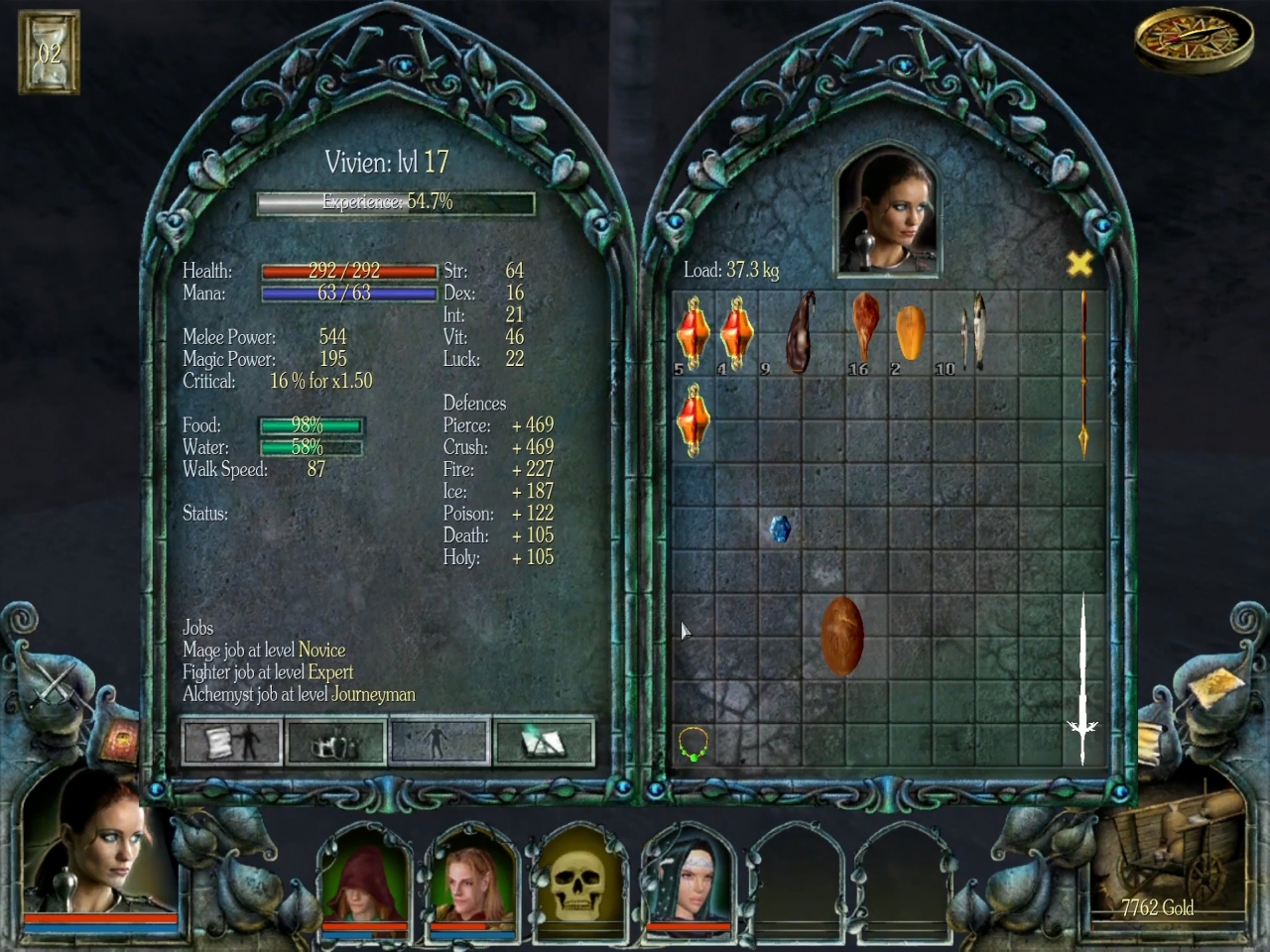
Task: Choose the golden spear item
Action: tap(1083, 374)
